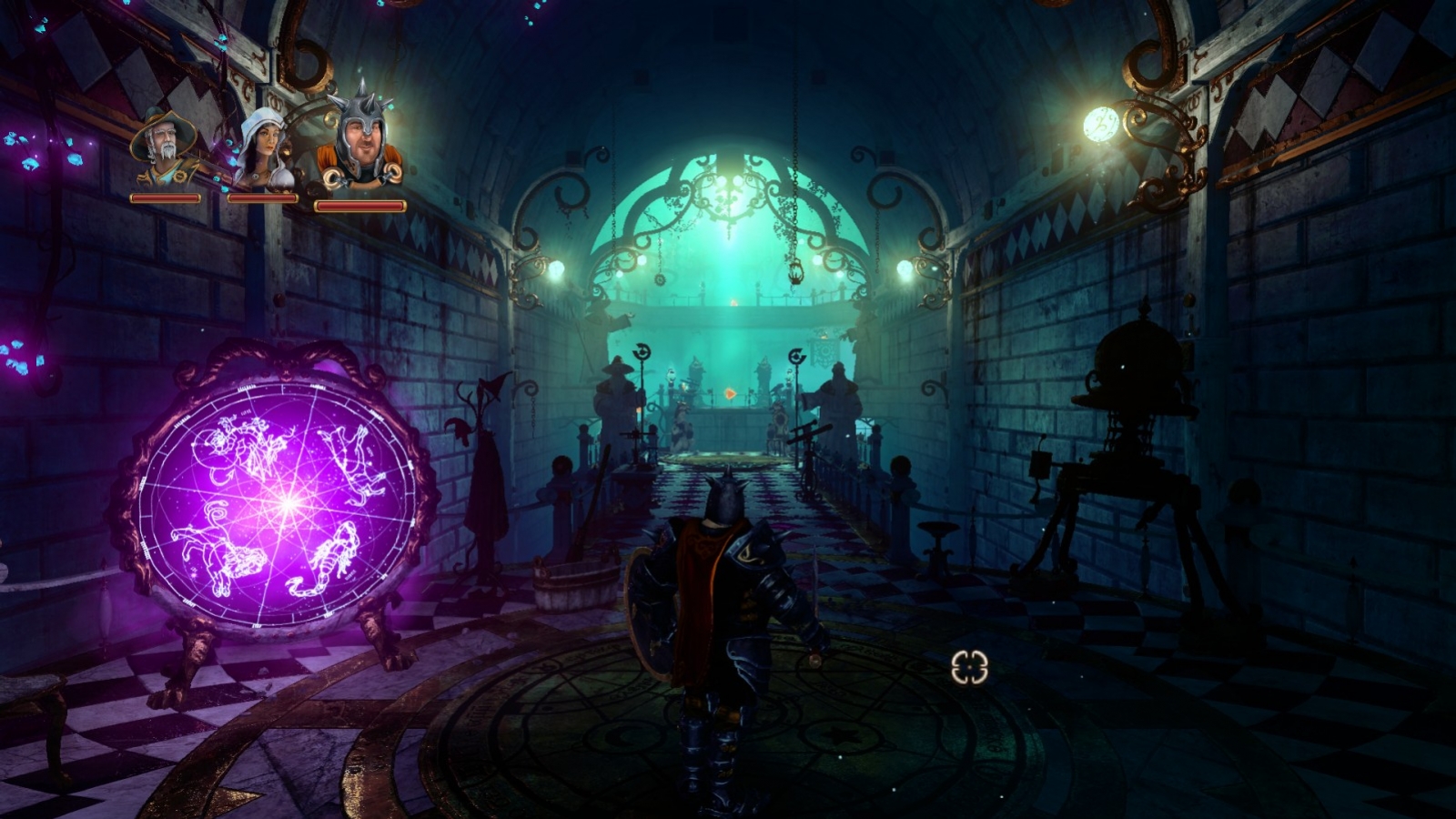Open the domed astronomical device on the right
This screenshot has width=1456, height=819.
coord(1136,364)
